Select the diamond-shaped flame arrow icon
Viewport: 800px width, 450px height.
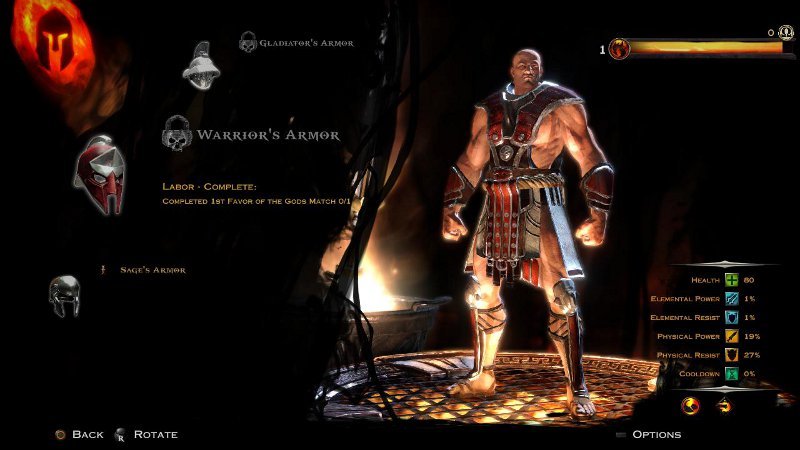pyautogui.click(x=724, y=406)
